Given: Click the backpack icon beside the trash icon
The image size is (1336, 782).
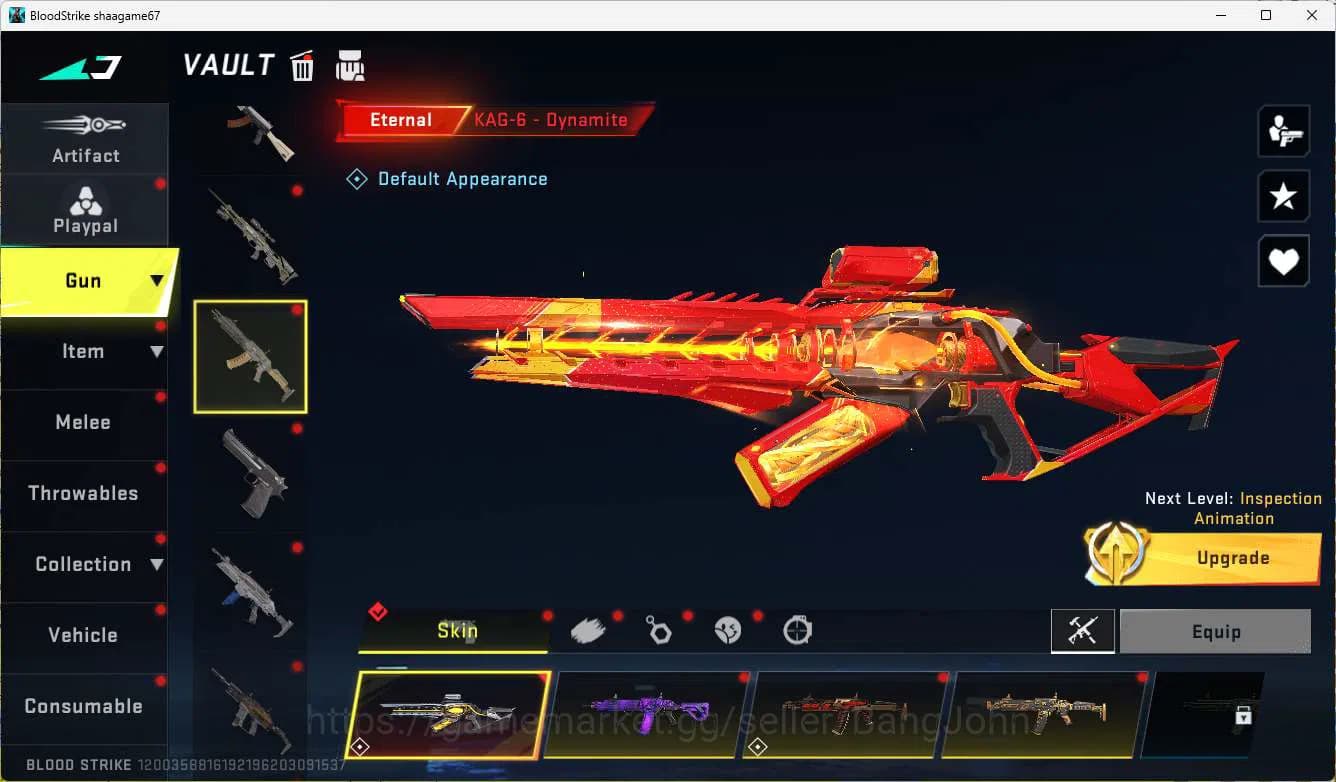Looking at the screenshot, I should [x=350, y=65].
